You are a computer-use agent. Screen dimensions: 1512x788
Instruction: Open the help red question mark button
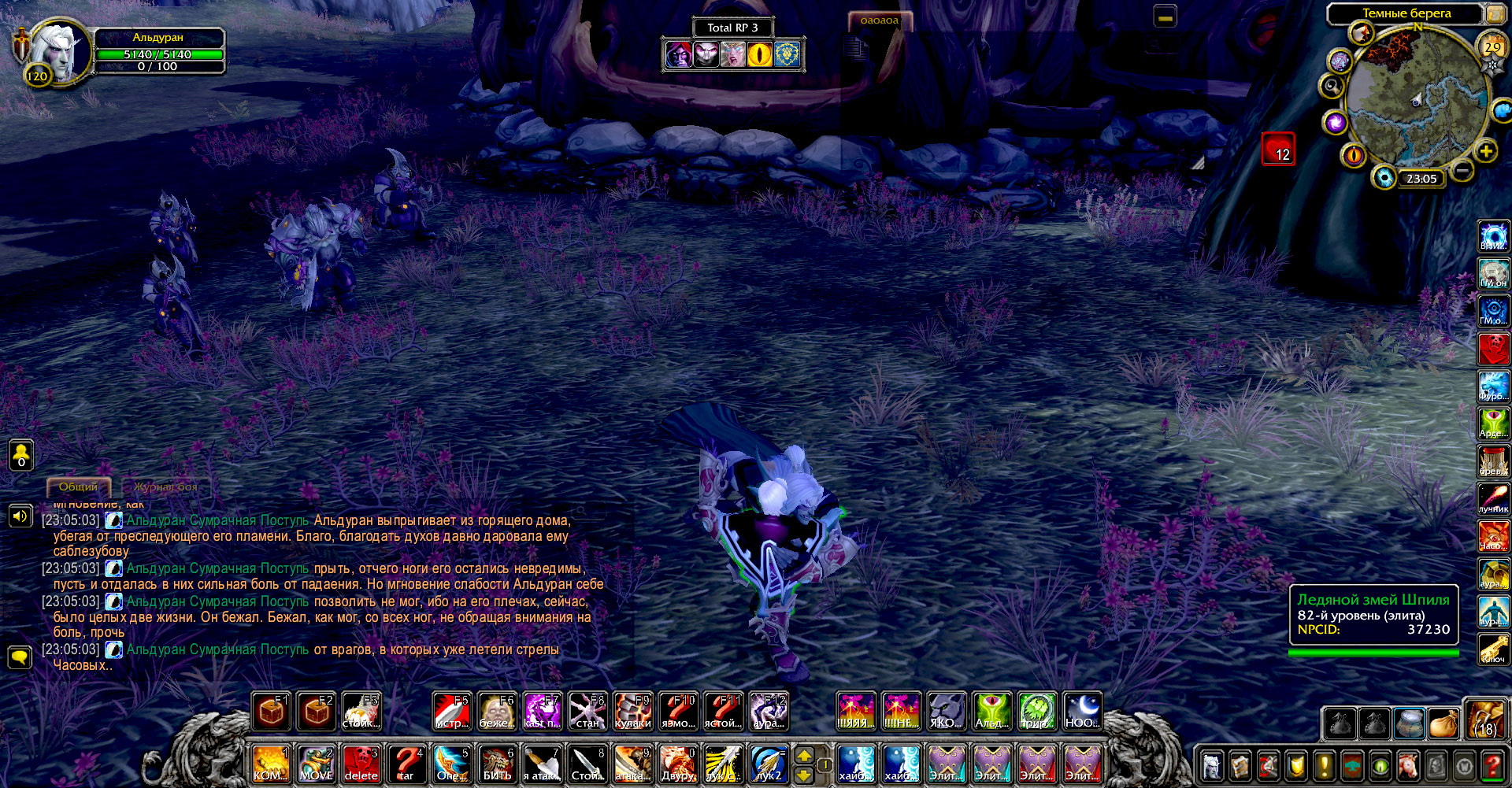[1492, 764]
